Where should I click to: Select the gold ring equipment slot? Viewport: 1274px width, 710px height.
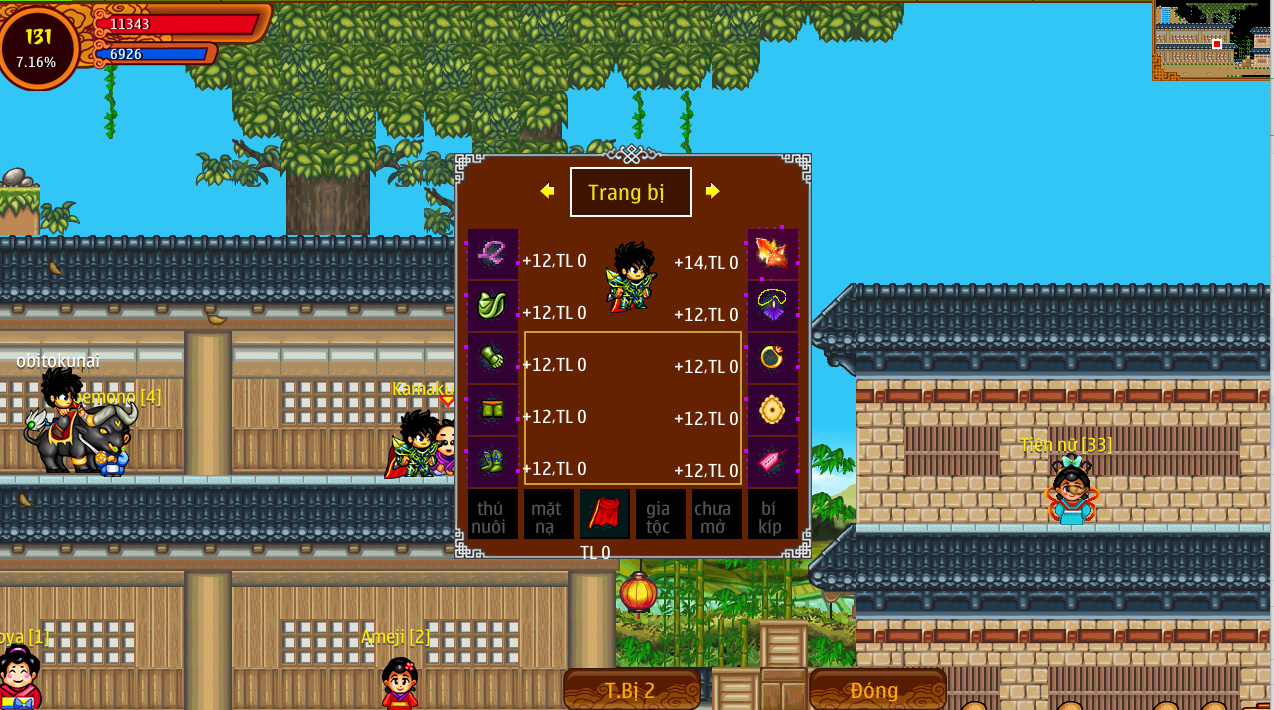[x=773, y=358]
